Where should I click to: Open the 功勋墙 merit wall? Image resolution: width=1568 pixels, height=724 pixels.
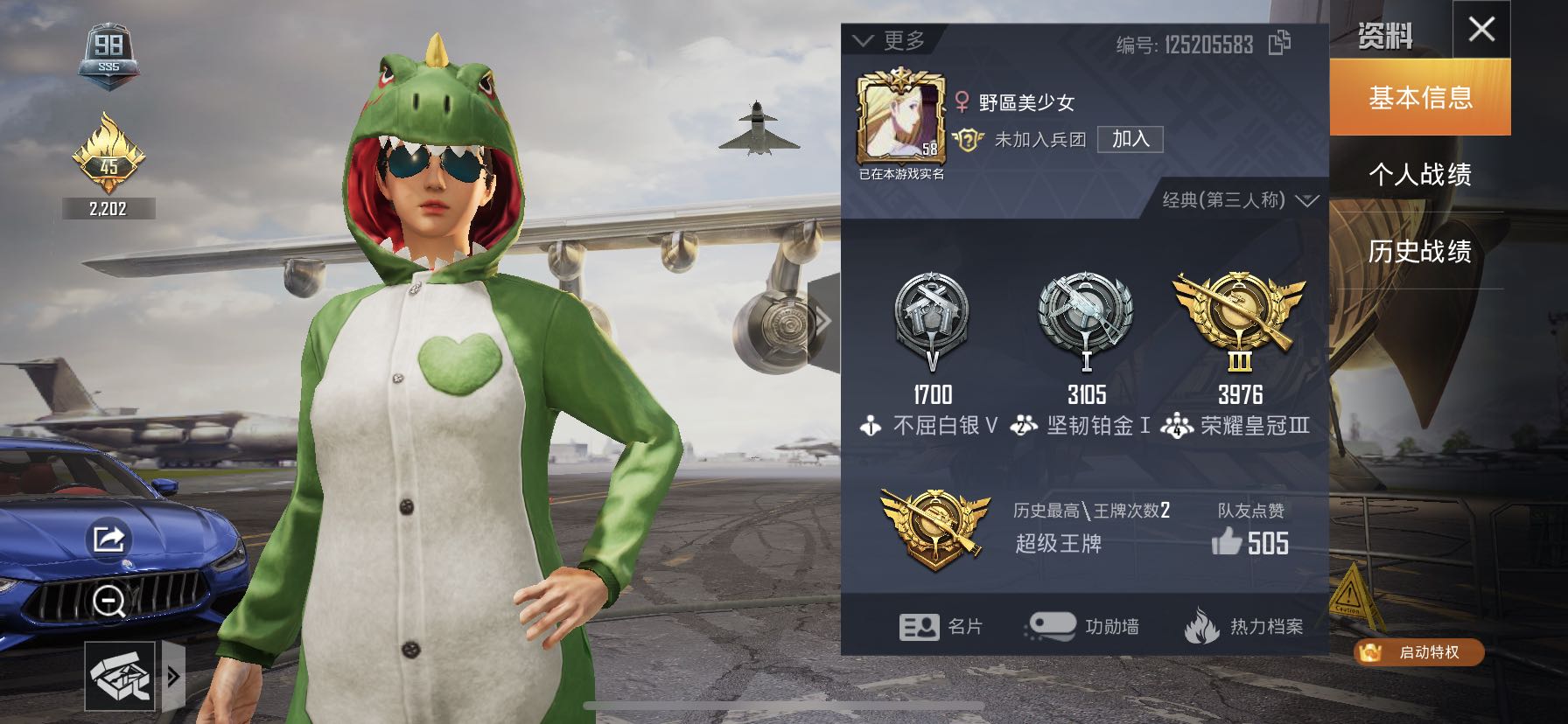click(1081, 626)
